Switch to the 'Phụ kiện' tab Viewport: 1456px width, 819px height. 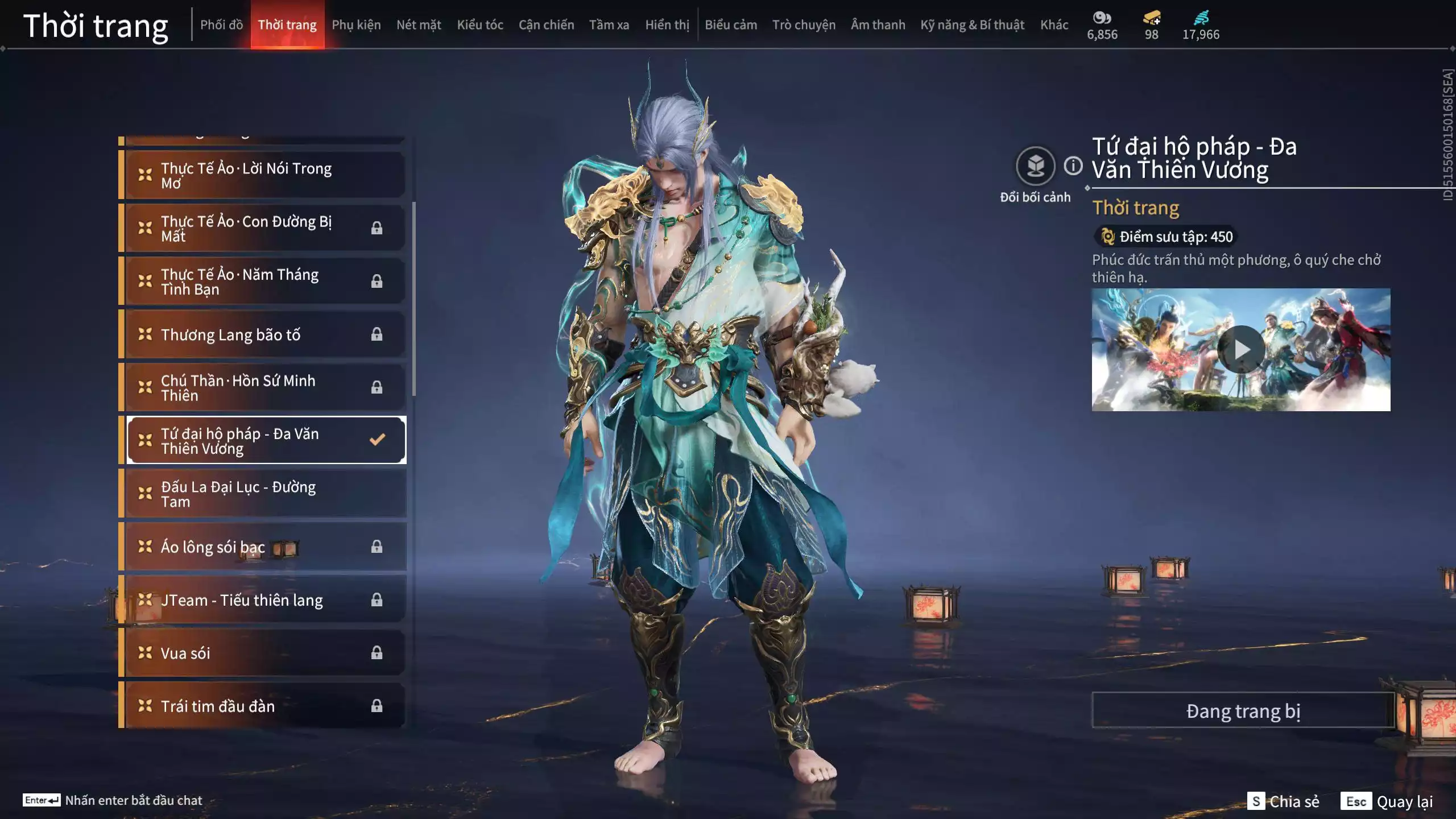[357, 24]
